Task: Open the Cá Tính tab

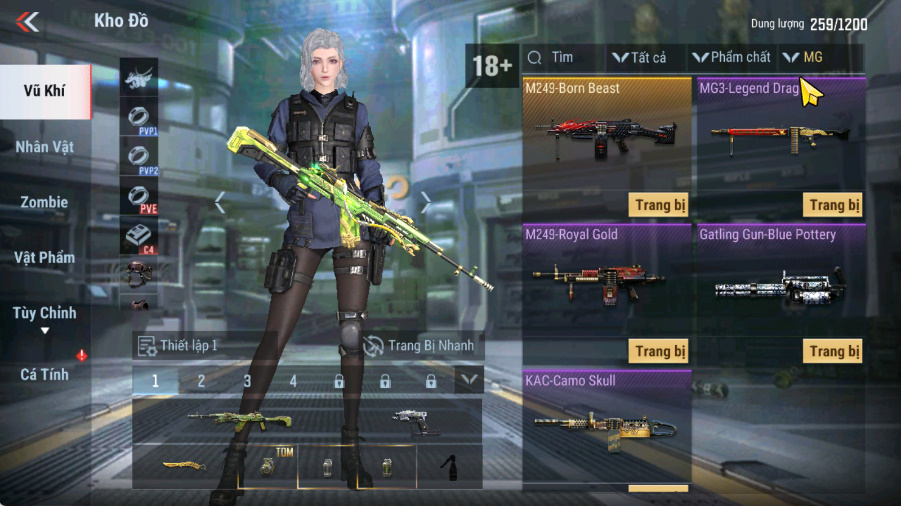Action: (45, 374)
